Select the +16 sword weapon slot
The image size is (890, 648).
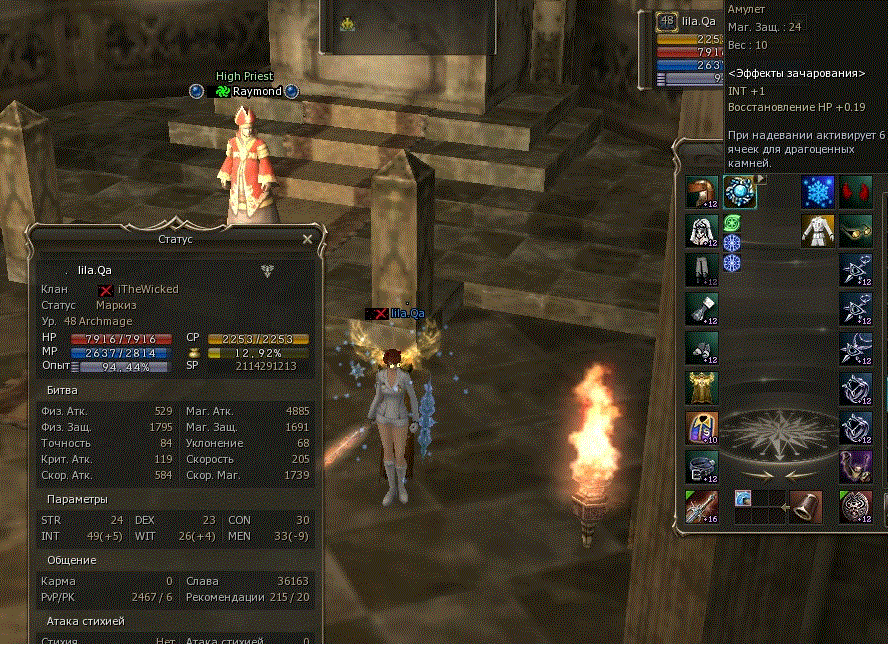click(x=702, y=507)
